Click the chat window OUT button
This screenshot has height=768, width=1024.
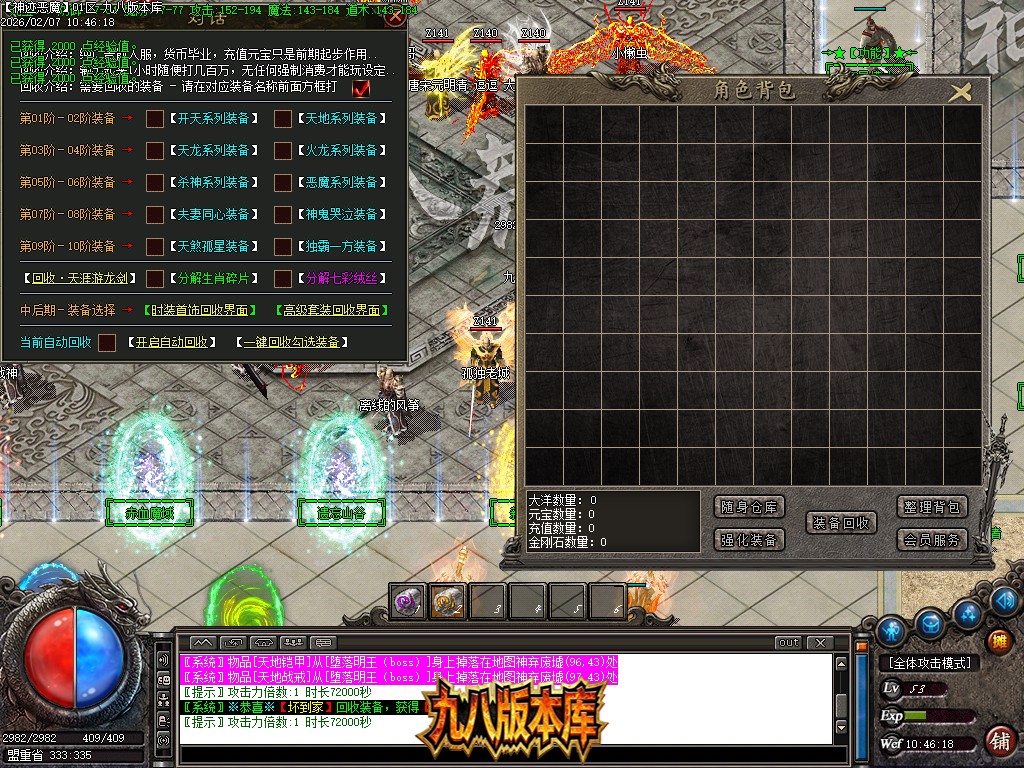point(788,643)
